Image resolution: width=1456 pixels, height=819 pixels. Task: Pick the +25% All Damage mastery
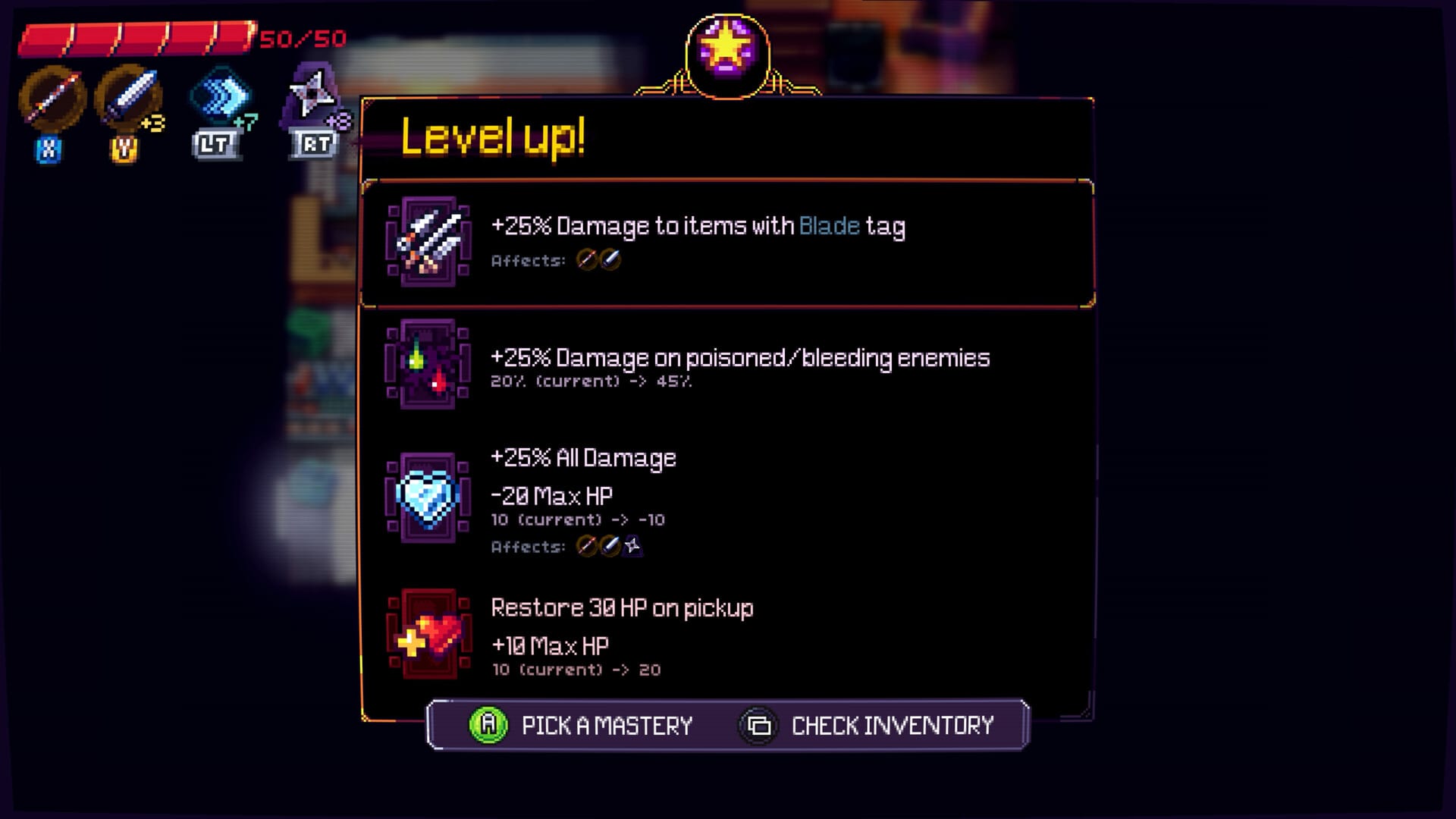(726, 498)
